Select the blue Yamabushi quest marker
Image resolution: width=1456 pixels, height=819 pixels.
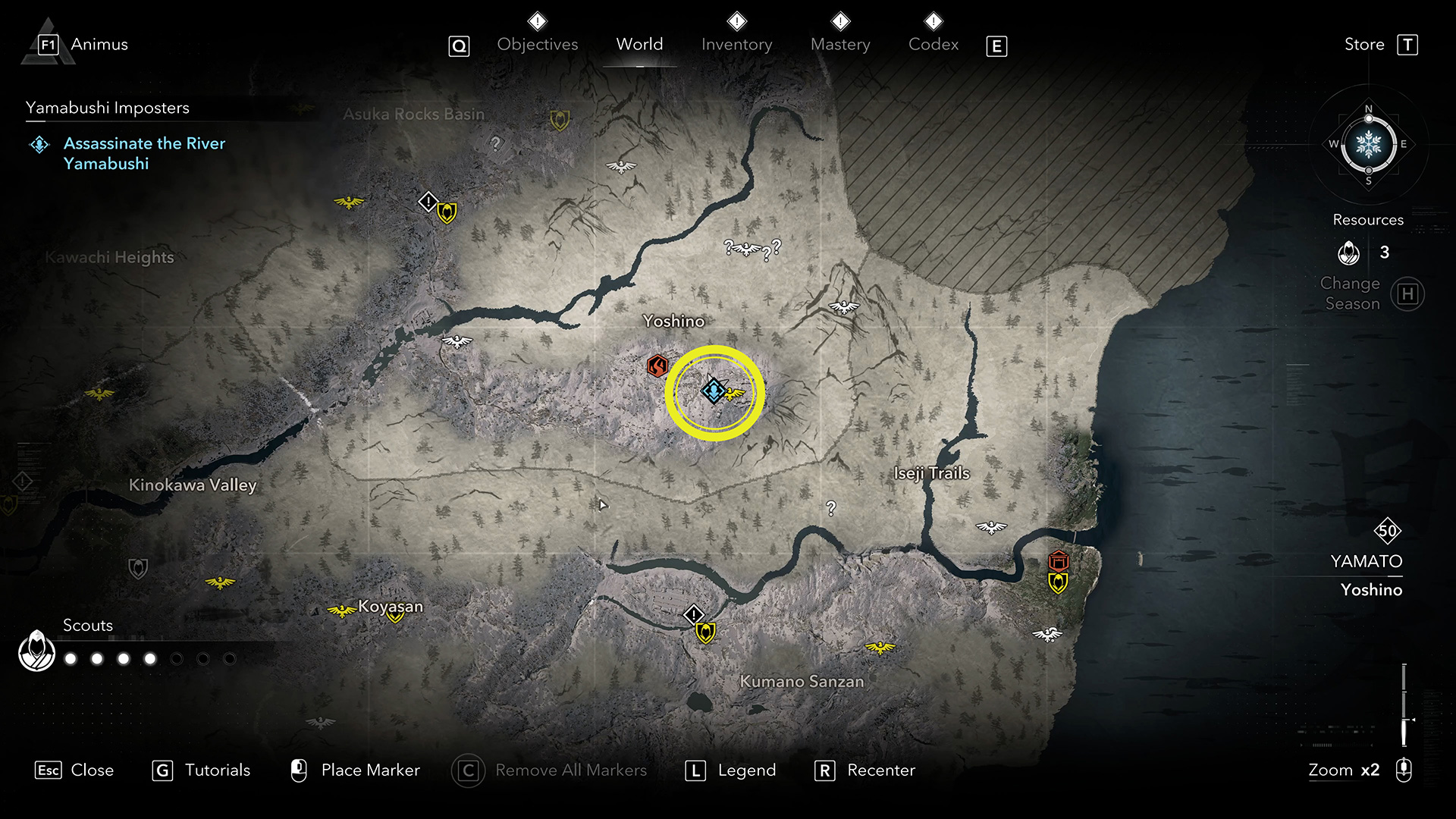713,391
